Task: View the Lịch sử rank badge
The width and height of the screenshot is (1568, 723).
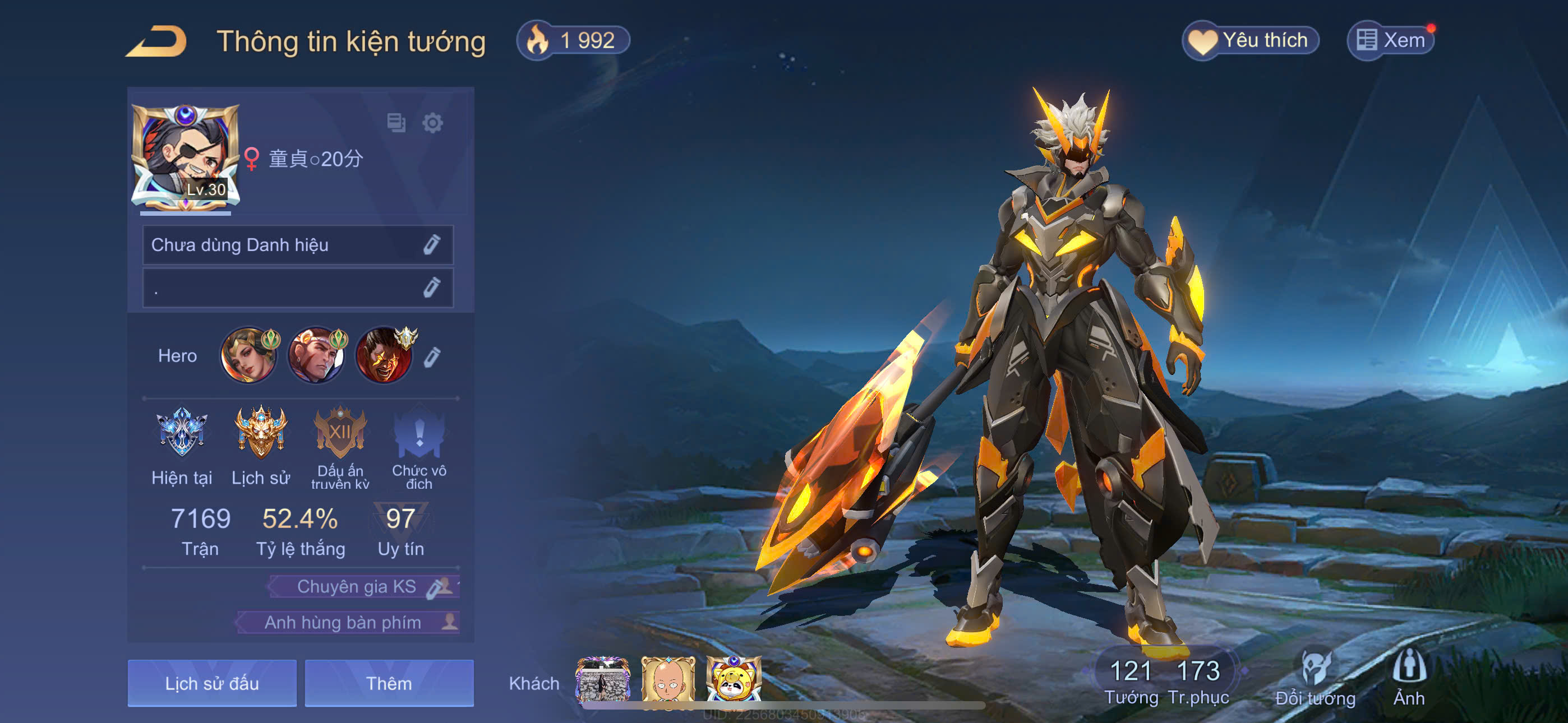Action: (261, 433)
